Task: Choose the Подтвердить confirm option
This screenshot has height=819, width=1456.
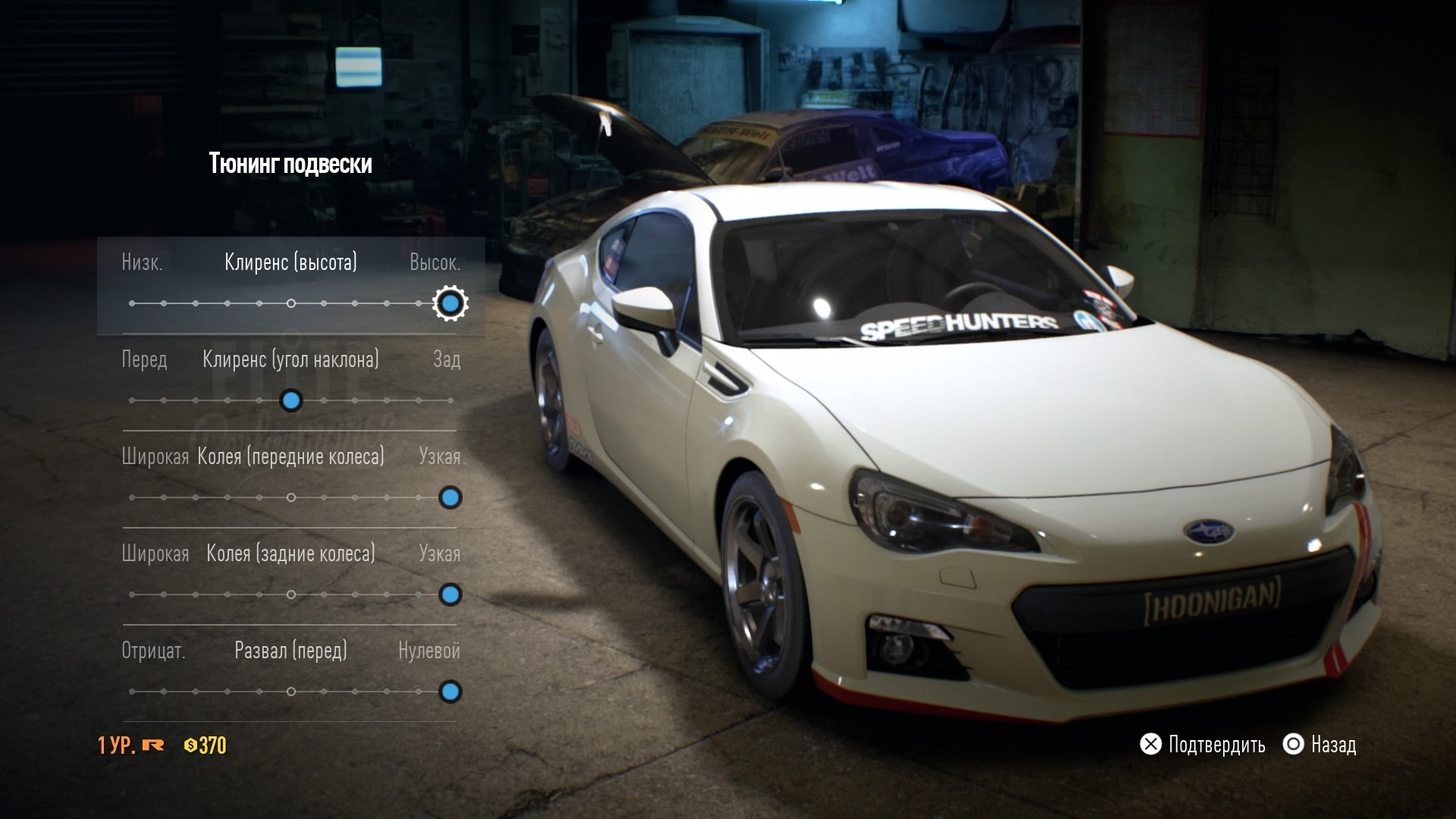Action: 1203,745
